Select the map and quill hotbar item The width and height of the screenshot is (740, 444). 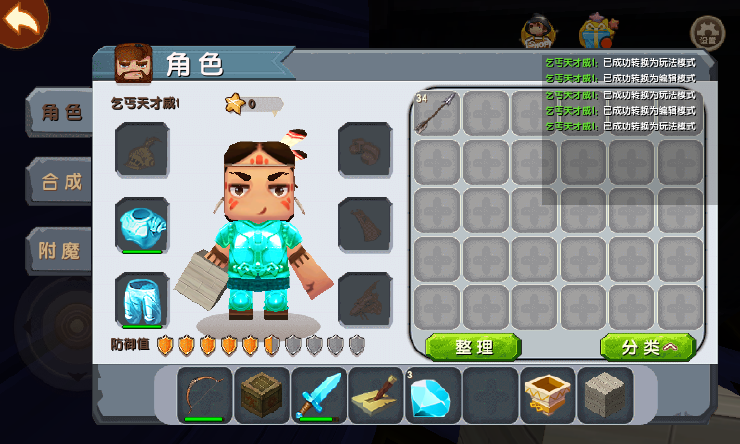pos(376,394)
